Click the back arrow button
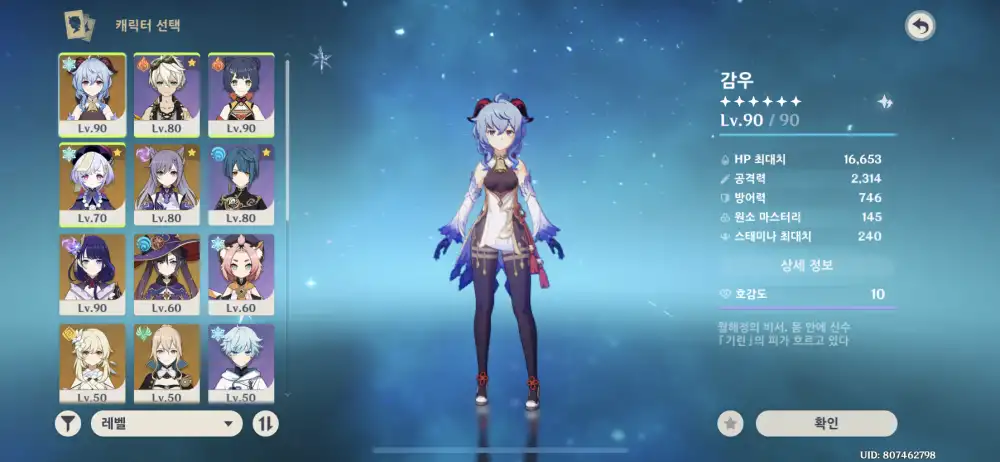The width and height of the screenshot is (1000, 462). point(919,26)
